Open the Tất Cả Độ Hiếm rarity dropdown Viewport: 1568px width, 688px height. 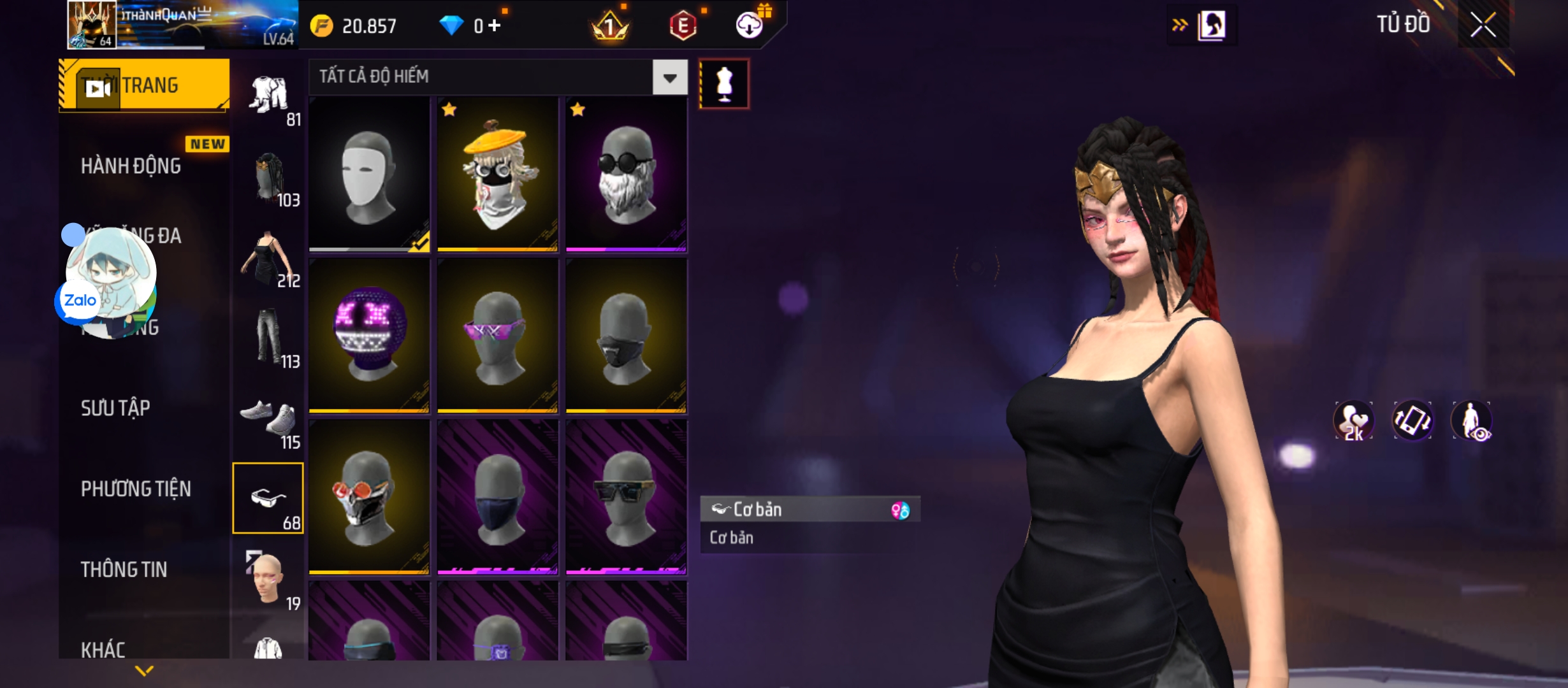669,78
